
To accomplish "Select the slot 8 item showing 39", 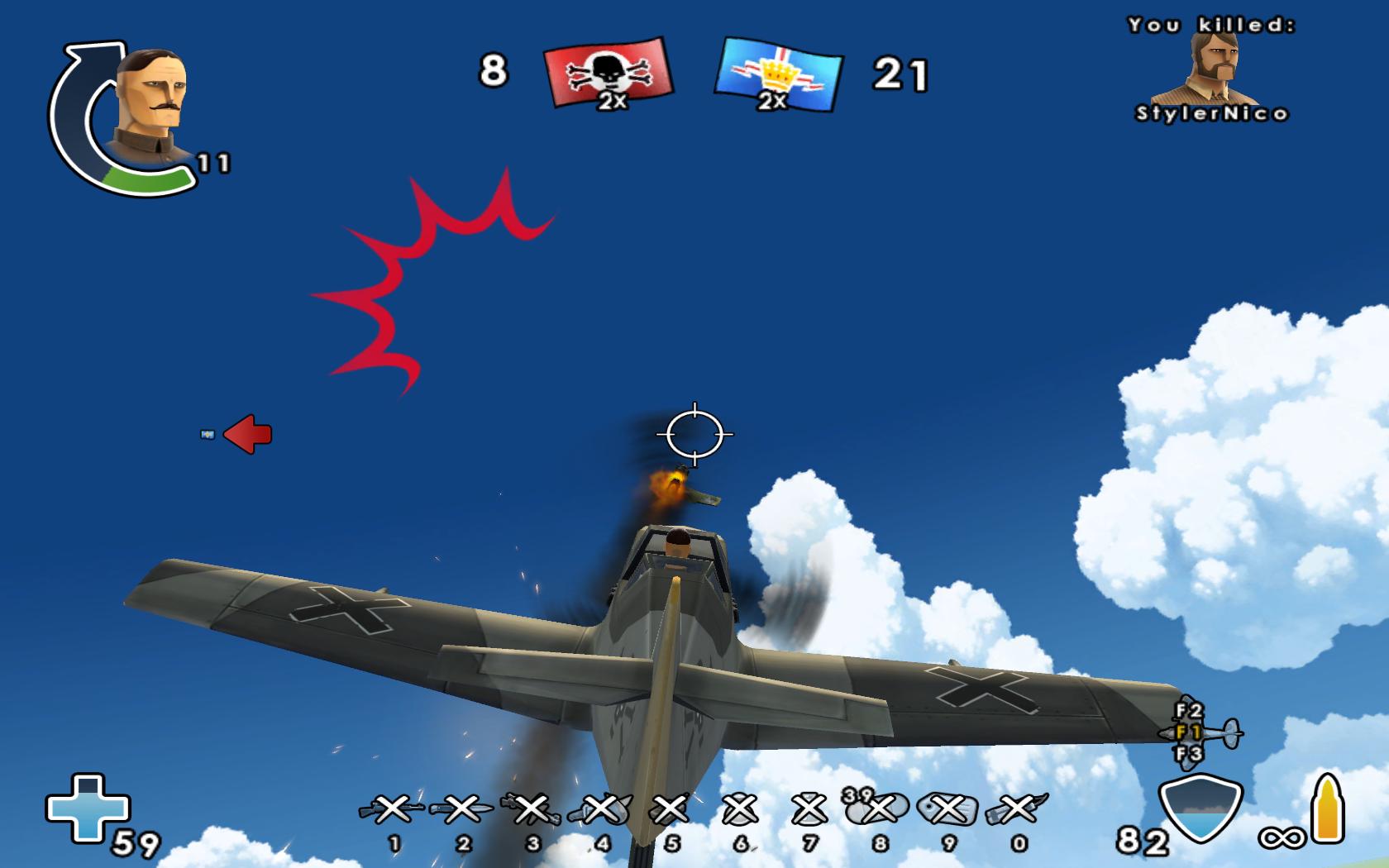I will coord(879,810).
